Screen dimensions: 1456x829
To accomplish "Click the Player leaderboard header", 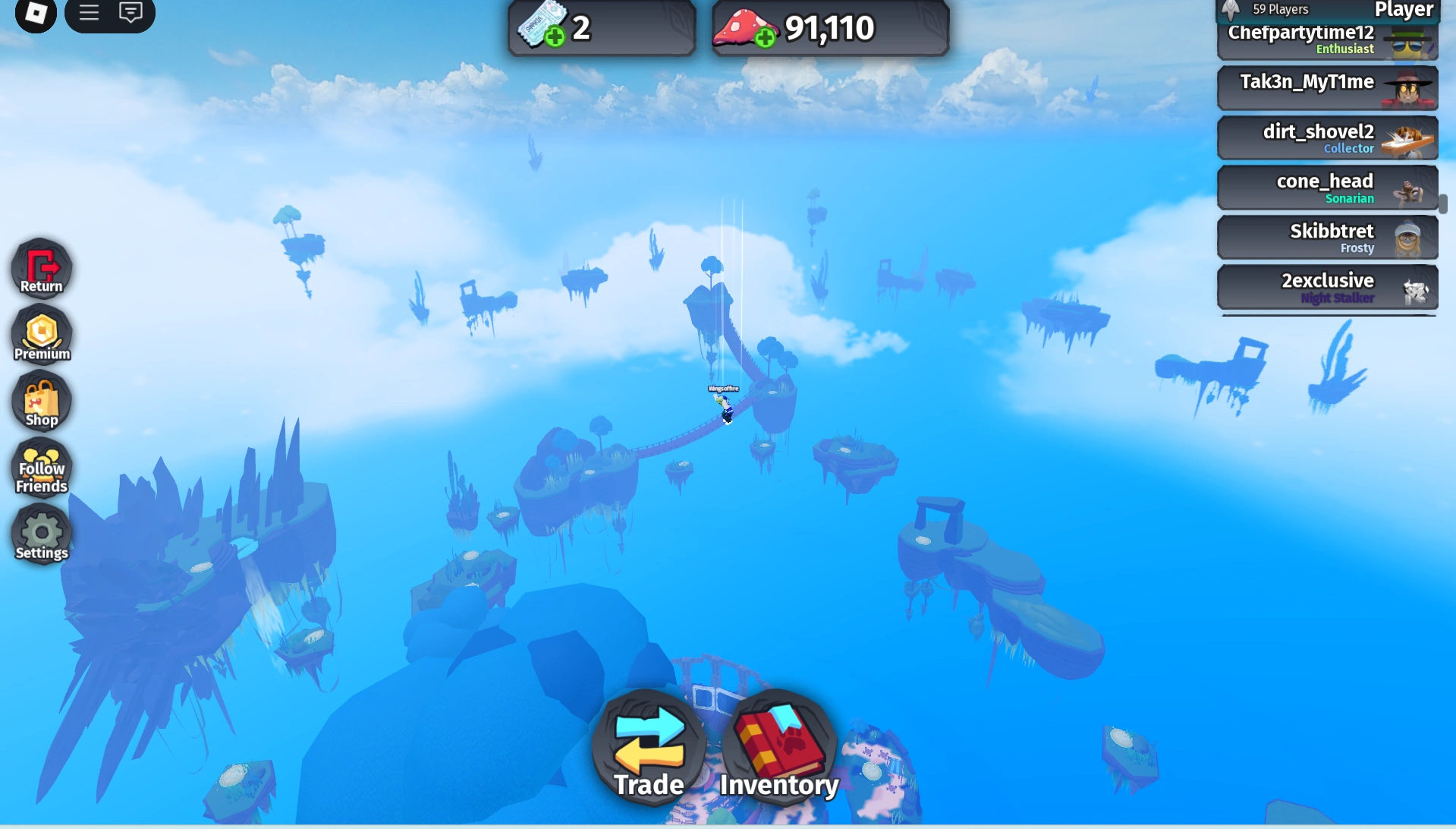I will 1404,11.
